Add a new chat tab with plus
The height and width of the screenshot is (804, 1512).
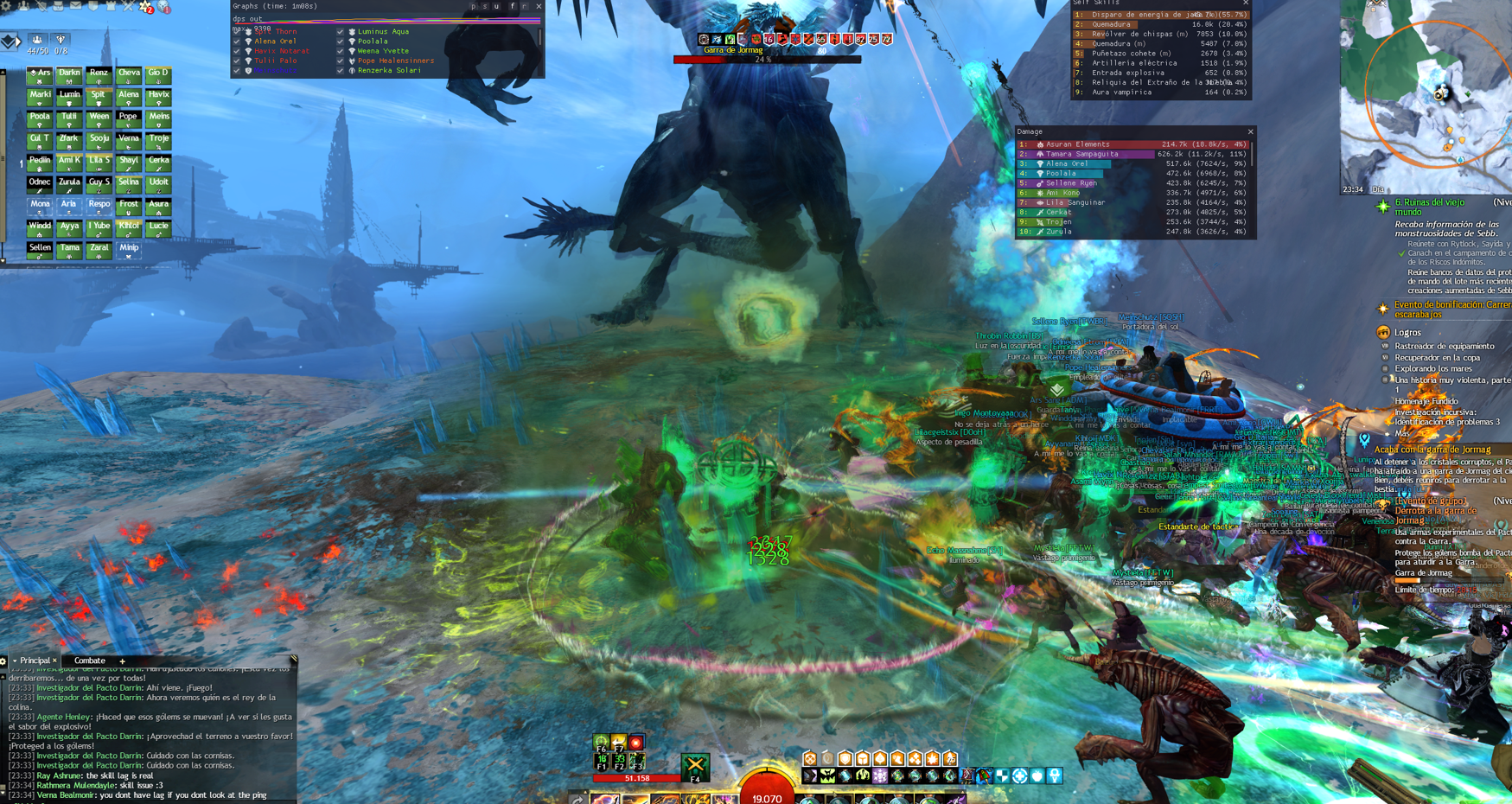point(123,661)
